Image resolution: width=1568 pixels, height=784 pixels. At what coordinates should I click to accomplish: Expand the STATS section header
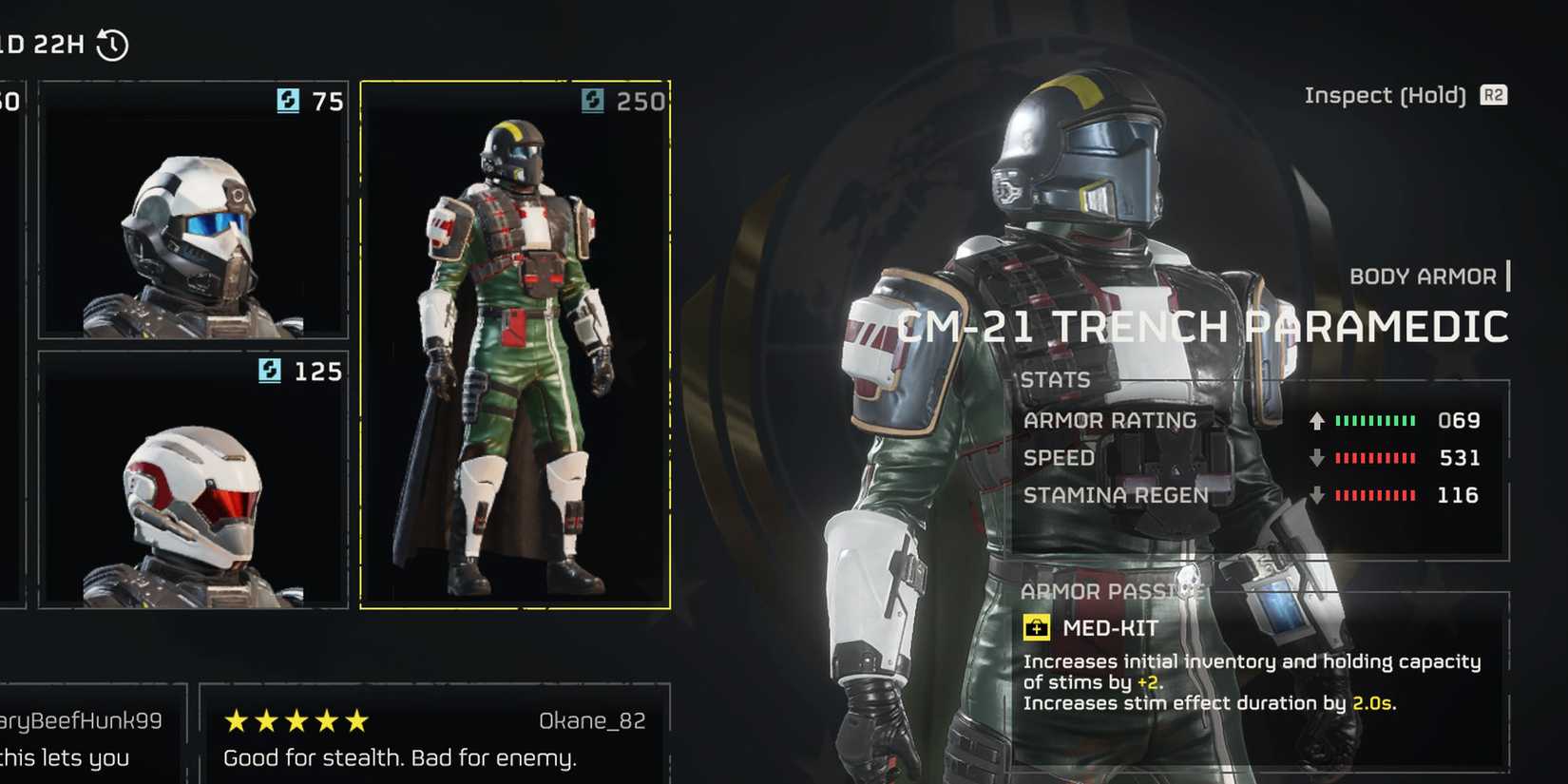point(1055,379)
